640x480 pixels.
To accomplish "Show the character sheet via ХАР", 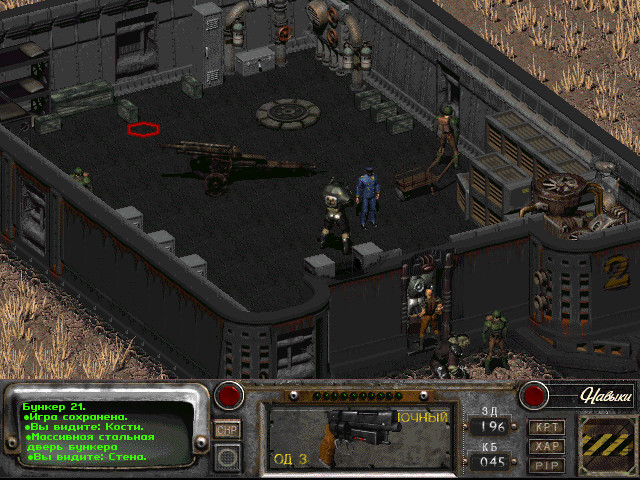I will 546,446.
